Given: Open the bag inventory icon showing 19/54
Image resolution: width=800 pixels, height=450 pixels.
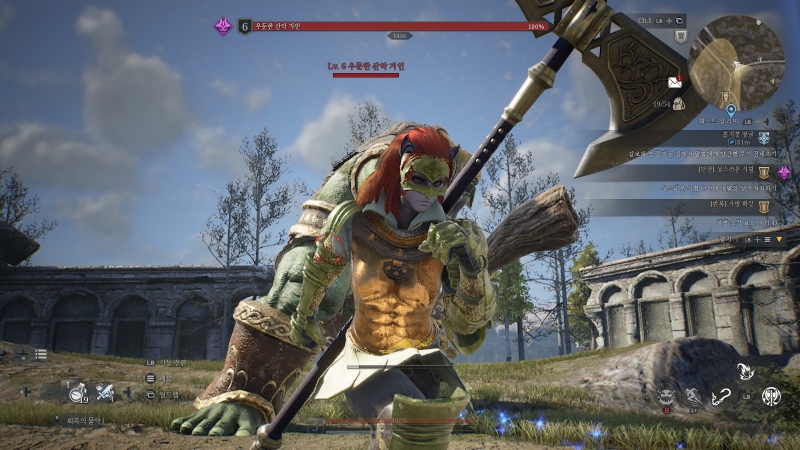Looking at the screenshot, I should [x=678, y=103].
